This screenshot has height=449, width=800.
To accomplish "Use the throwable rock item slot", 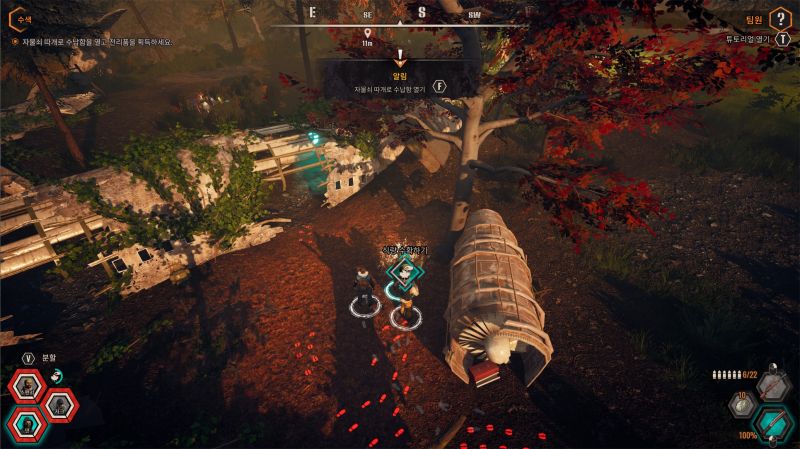I will click(742, 407).
